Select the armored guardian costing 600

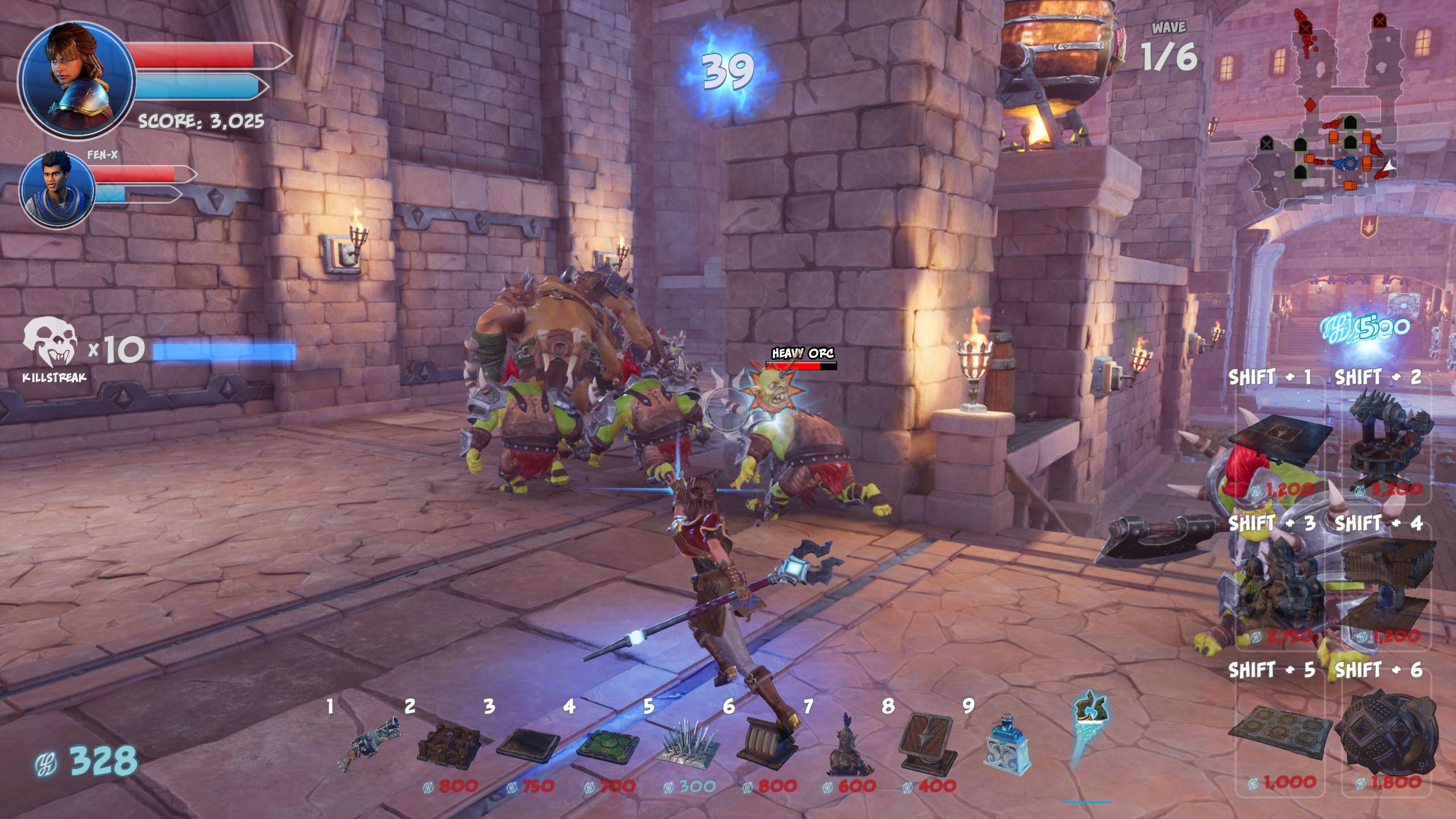coord(846,746)
